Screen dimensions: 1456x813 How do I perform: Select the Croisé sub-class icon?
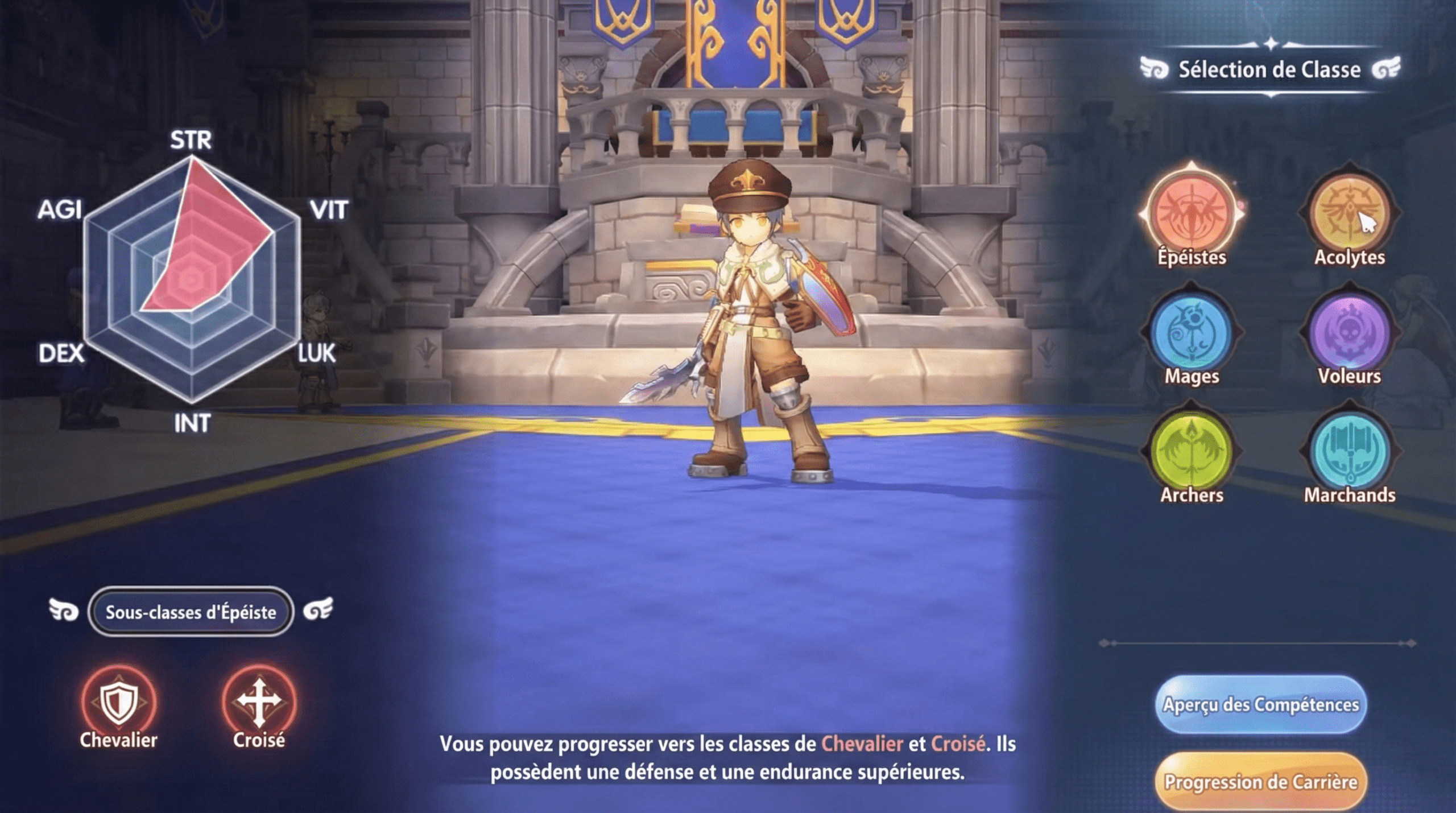pyautogui.click(x=259, y=703)
